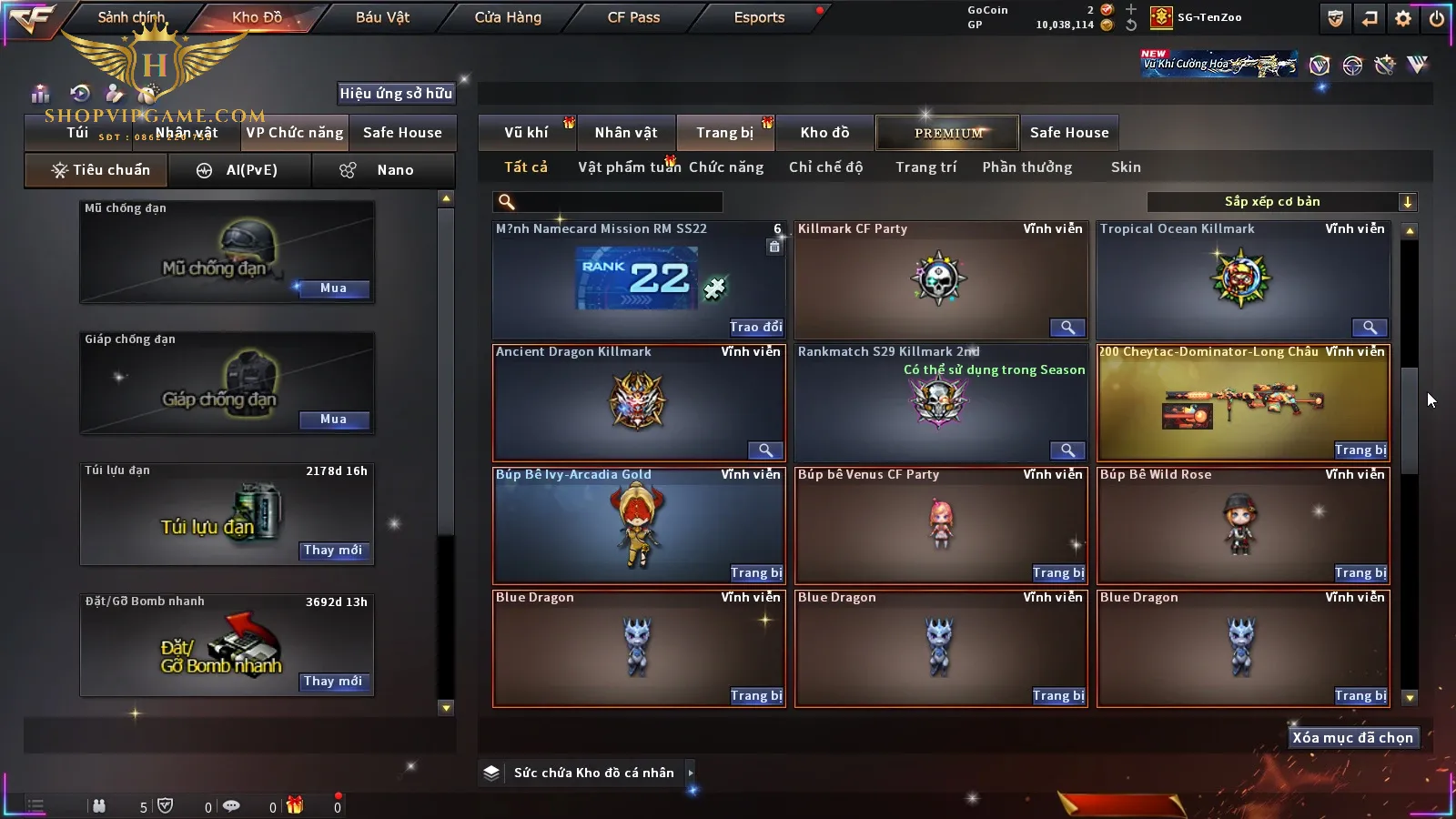Select the PREMIUM tab
This screenshot has height=819, width=1456.
(948, 133)
